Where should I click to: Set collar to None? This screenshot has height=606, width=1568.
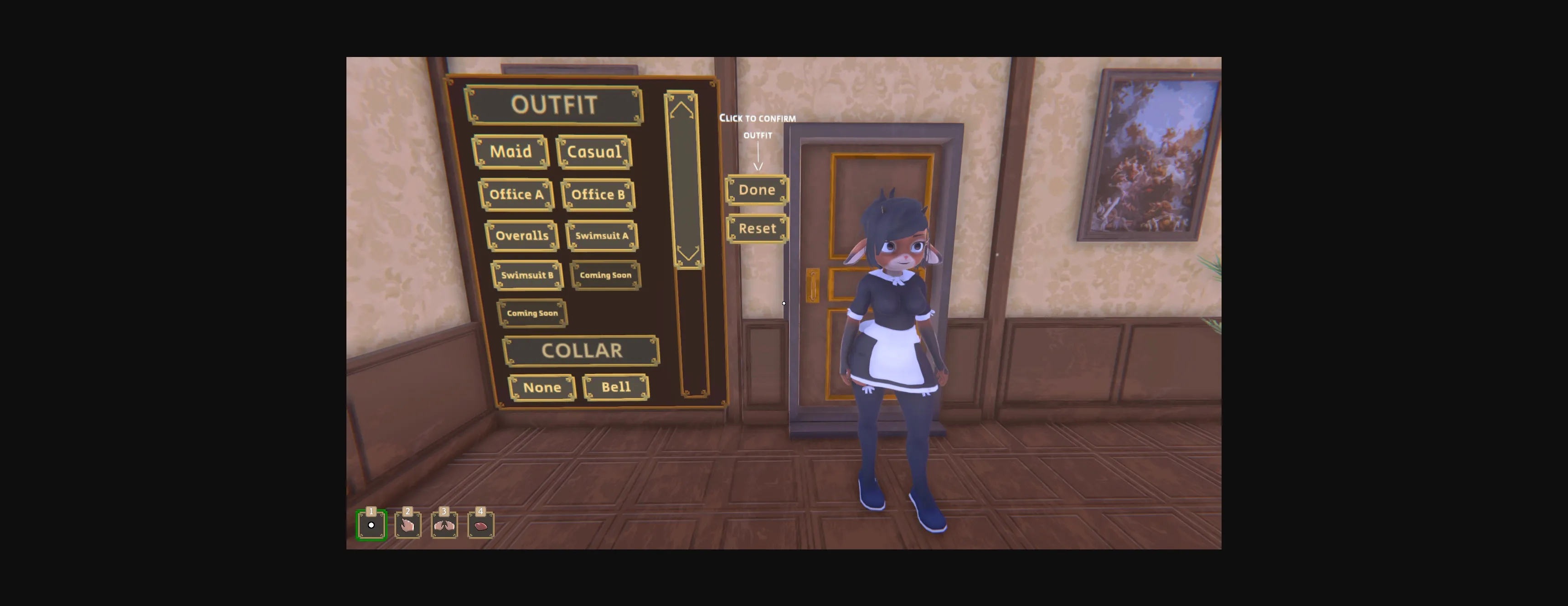click(x=542, y=387)
